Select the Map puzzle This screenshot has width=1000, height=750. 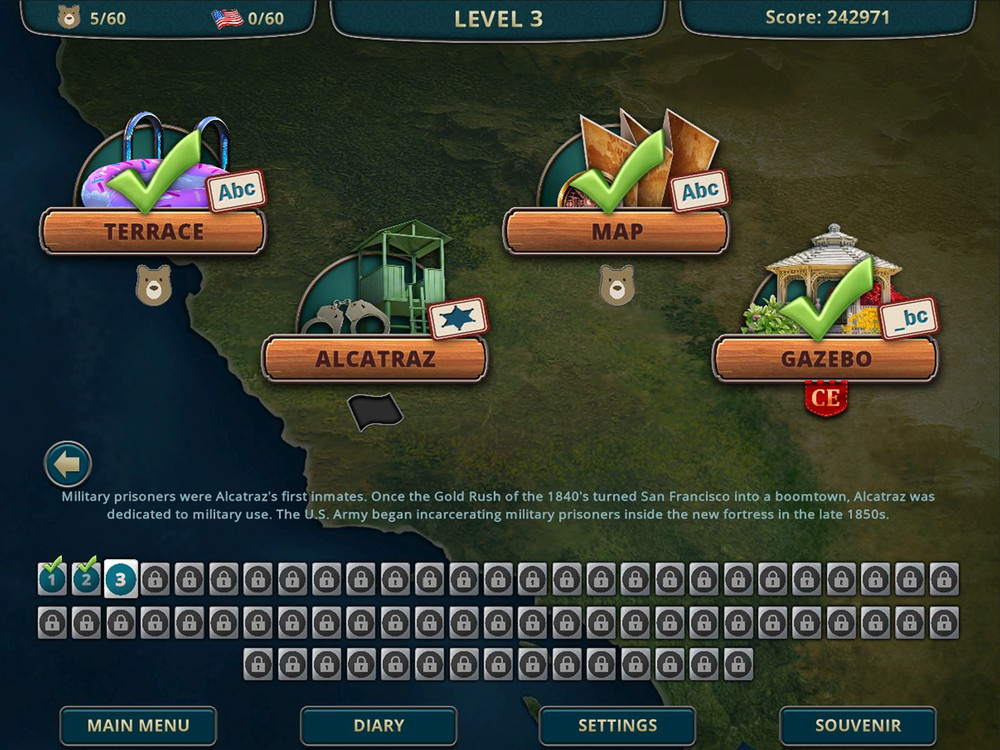[616, 231]
